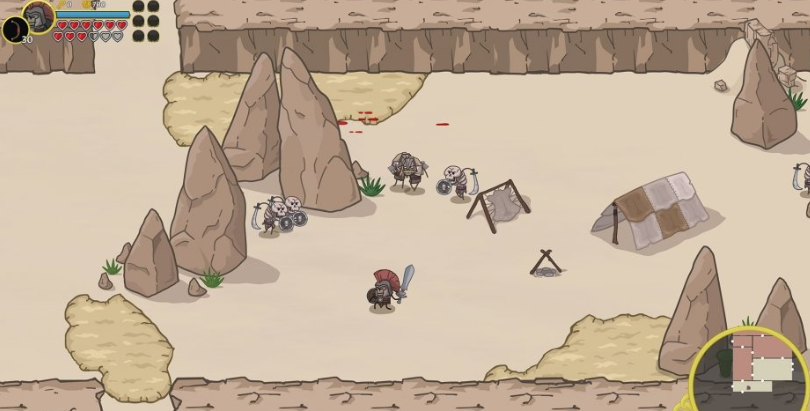The height and width of the screenshot is (411, 810).
Task: Open the circular room minimap
Action: pos(752,369)
